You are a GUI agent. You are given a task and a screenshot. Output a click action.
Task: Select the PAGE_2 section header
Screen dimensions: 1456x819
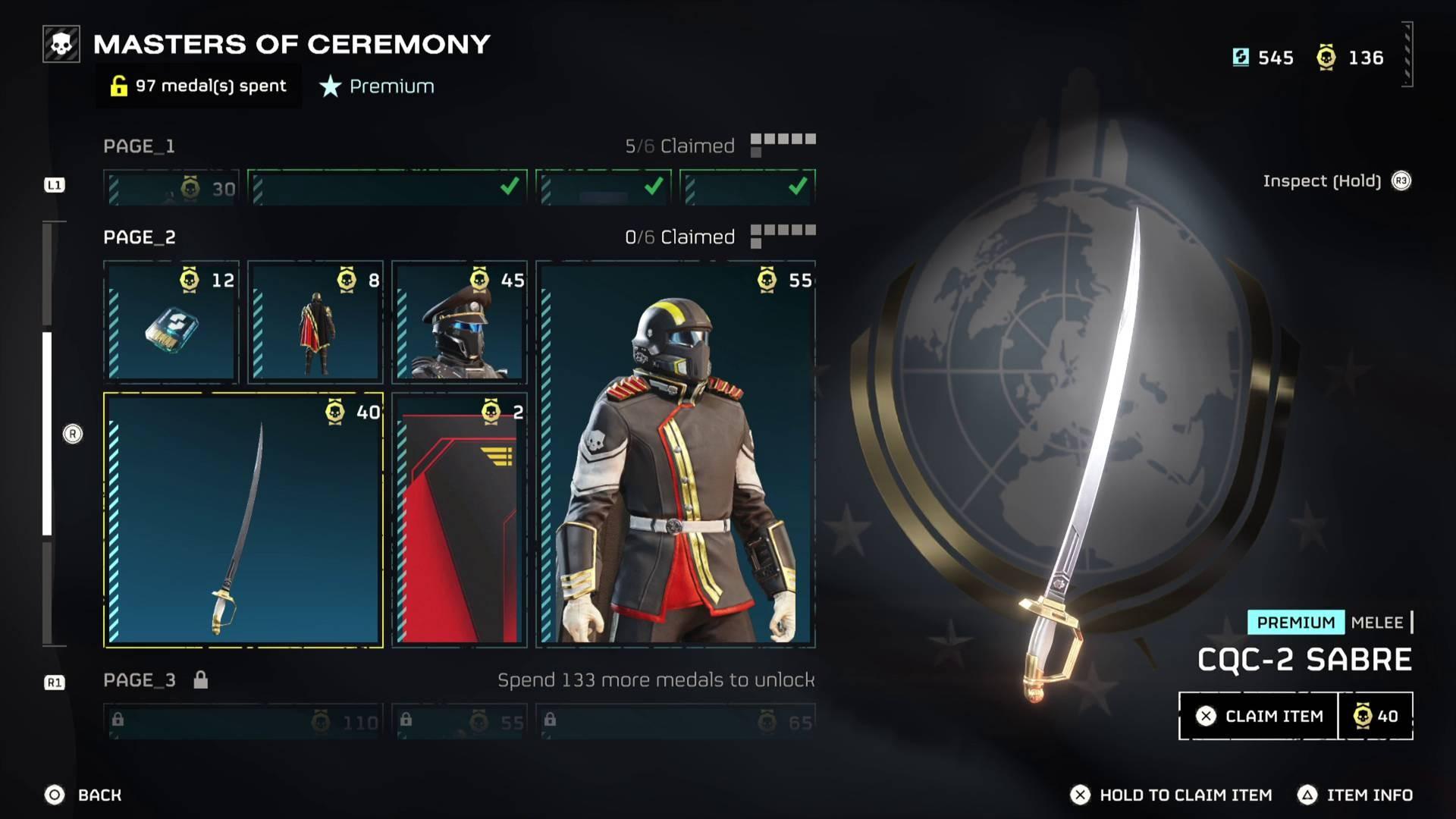139,237
